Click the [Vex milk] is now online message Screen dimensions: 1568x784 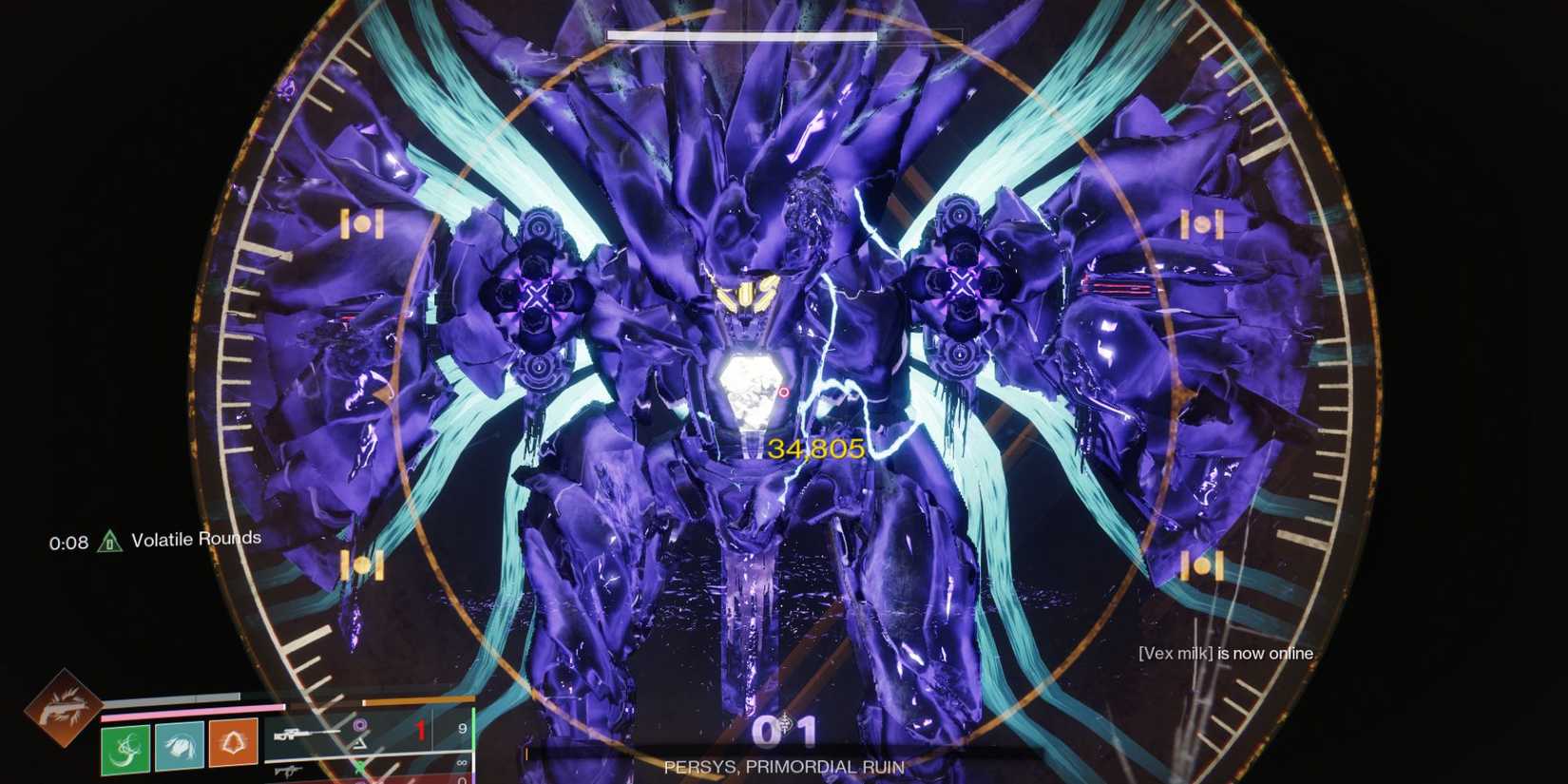[1226, 654]
